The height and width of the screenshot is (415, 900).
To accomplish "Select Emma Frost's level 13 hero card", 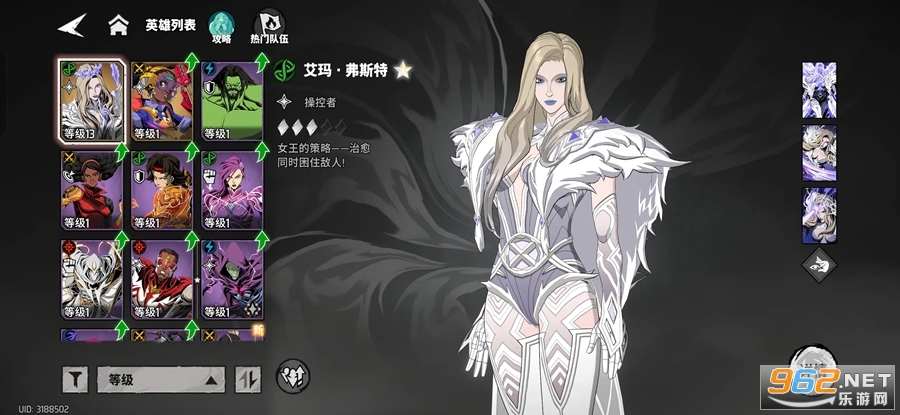I will click(x=92, y=100).
